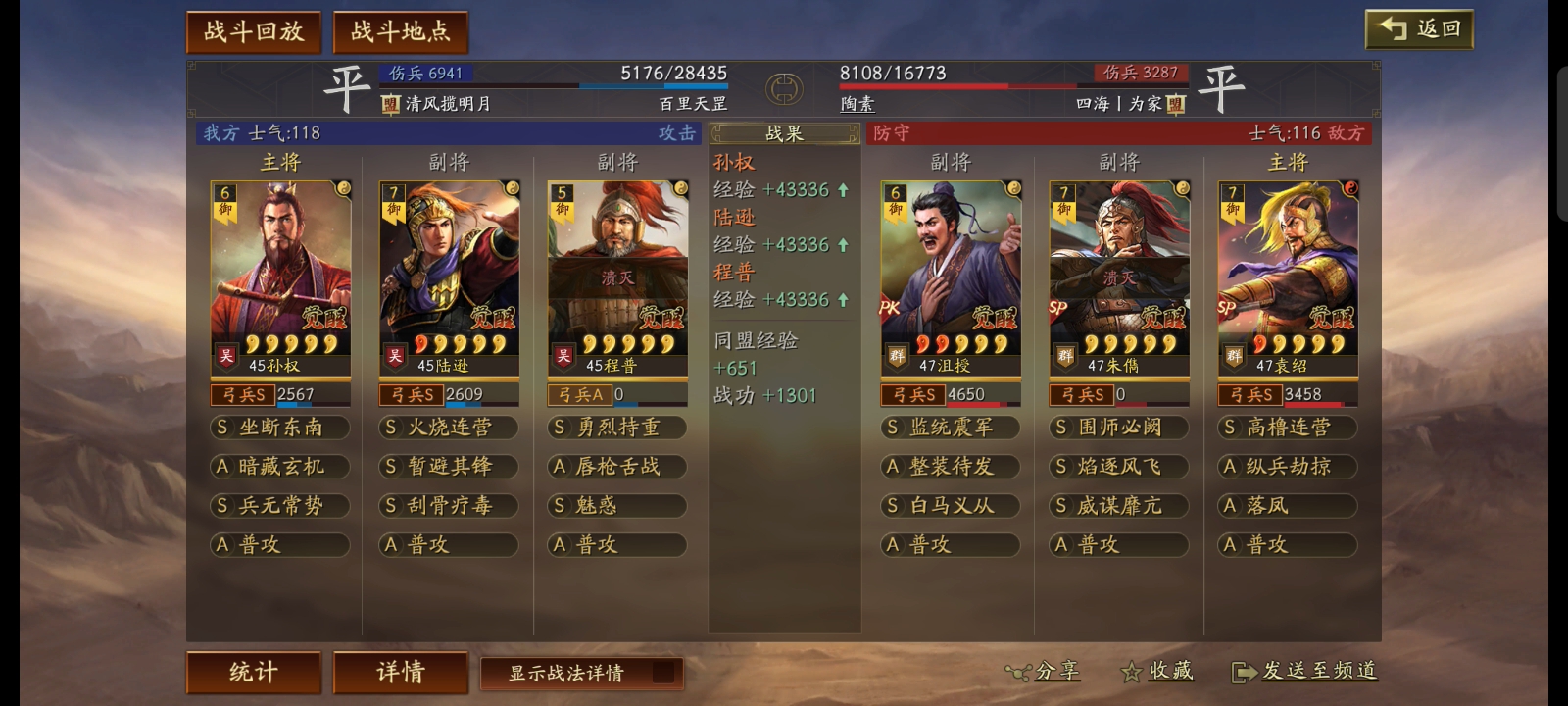
Task: Click the 发送至频道 send icon
Action: coord(1245,673)
